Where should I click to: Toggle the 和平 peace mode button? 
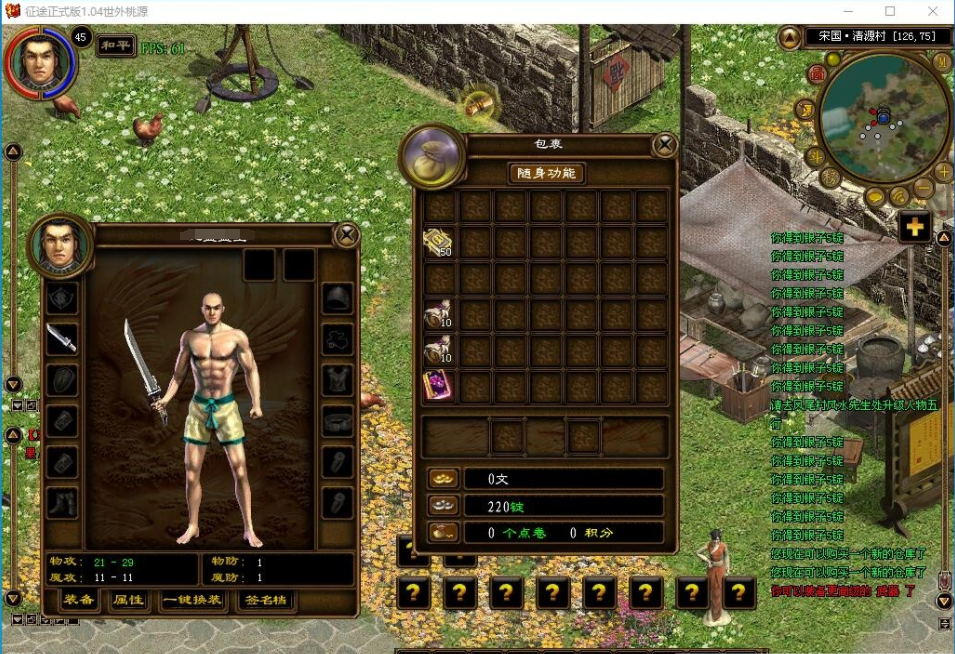116,46
